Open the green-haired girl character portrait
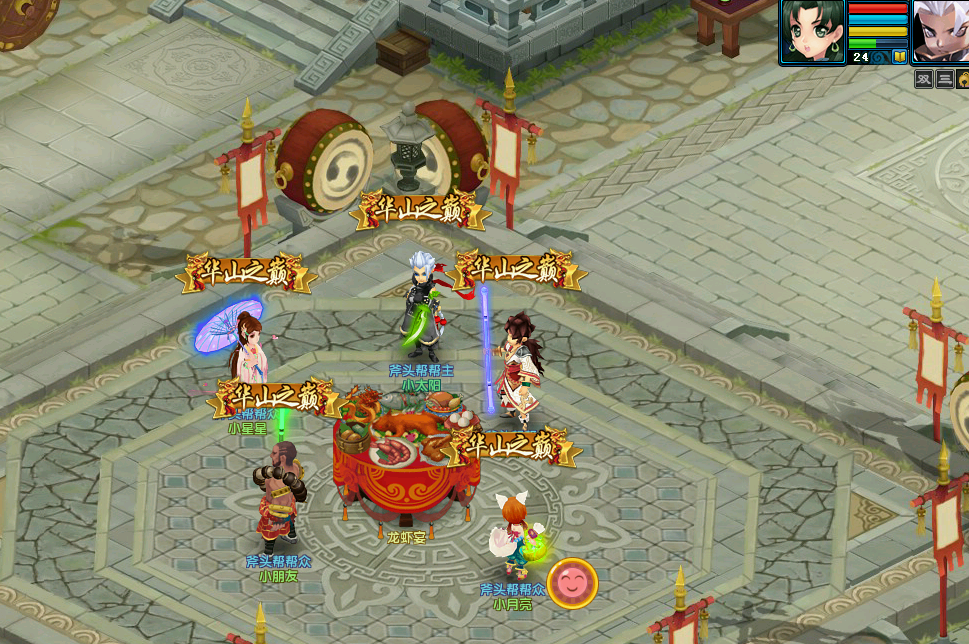969x644 pixels. tap(813, 30)
